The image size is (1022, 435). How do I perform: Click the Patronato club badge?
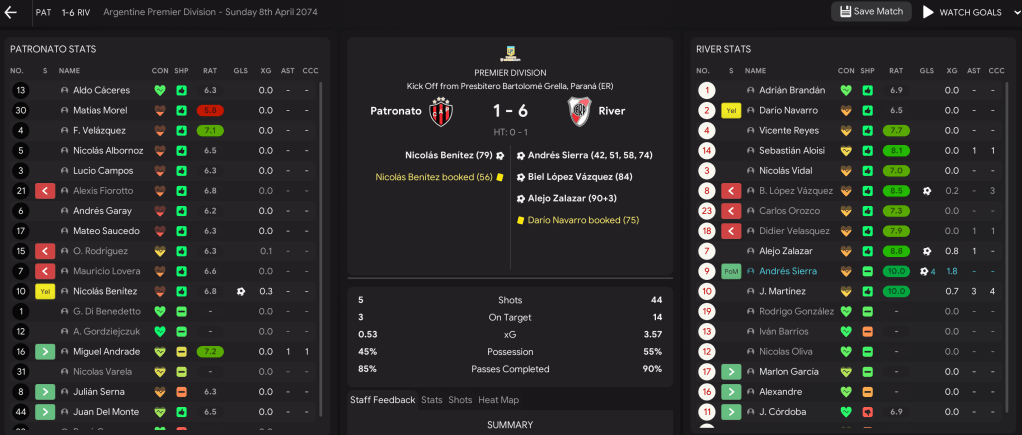click(441, 111)
